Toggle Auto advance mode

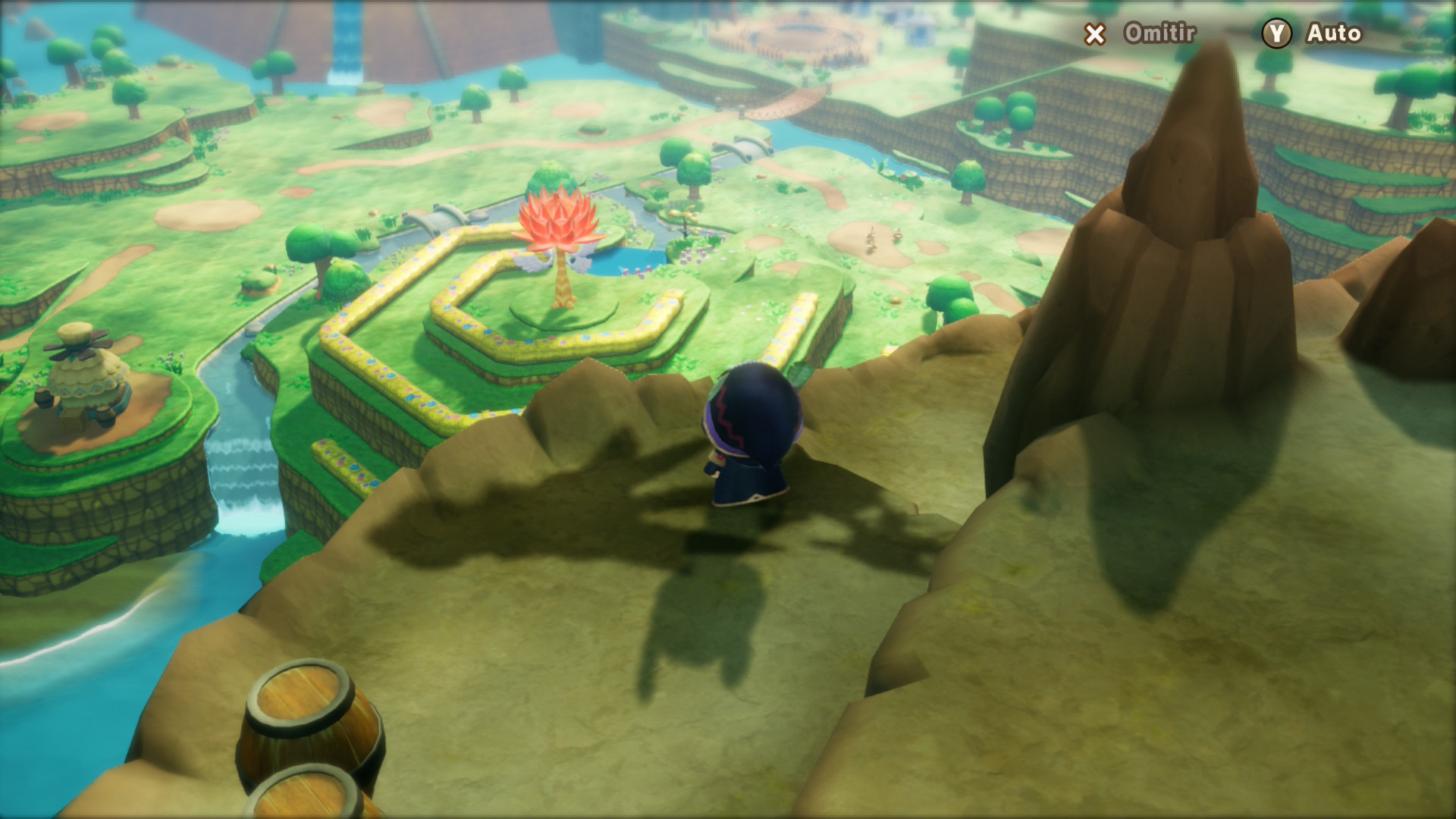(1313, 33)
